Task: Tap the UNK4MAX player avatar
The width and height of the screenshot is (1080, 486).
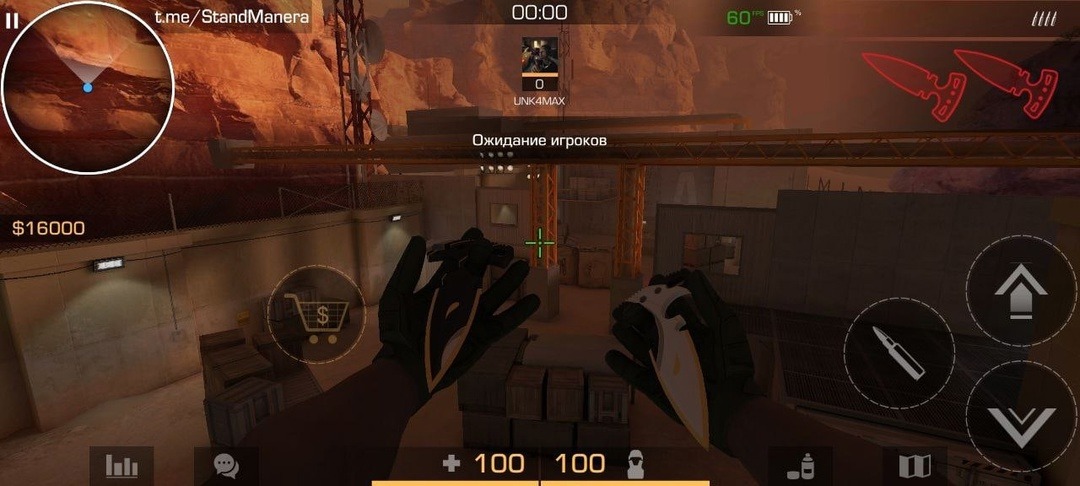Action: coord(540,56)
